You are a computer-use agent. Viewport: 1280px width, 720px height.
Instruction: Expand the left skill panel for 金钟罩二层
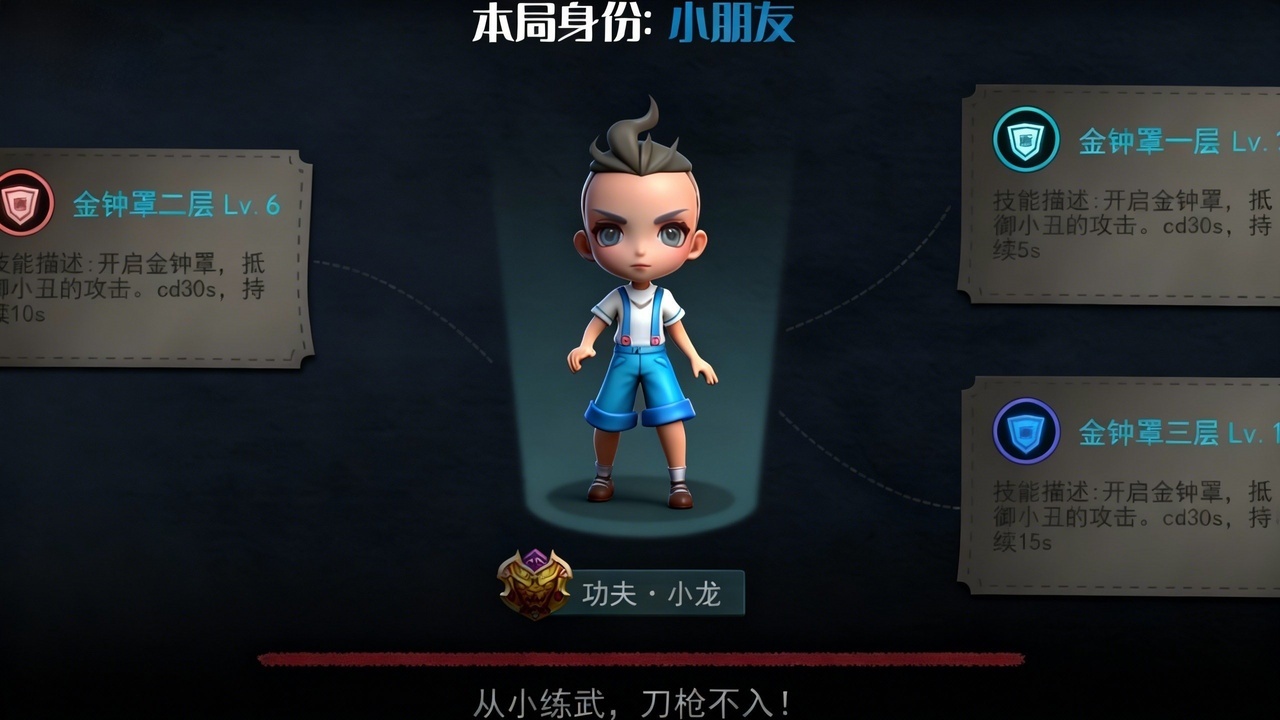[150, 260]
